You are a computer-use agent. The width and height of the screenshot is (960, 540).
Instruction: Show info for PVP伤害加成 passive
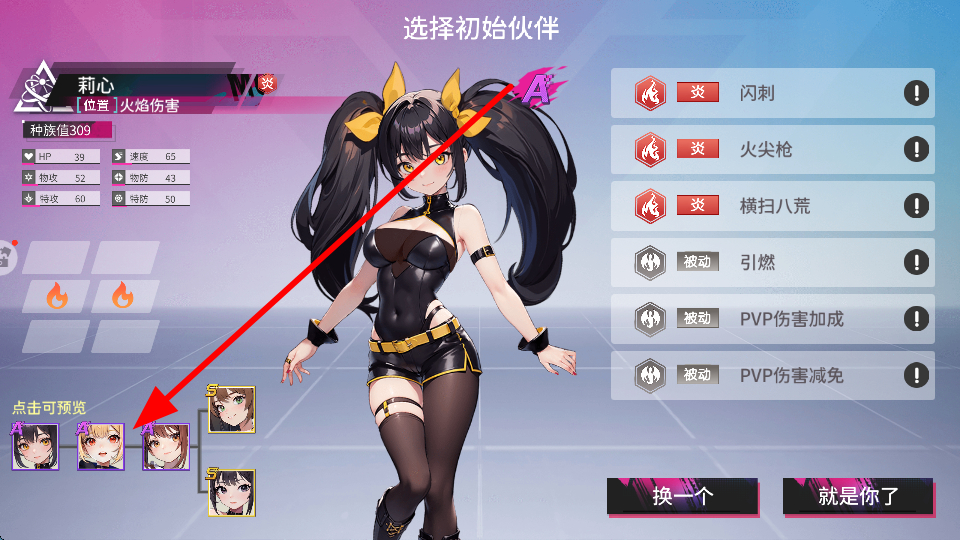tap(916, 319)
